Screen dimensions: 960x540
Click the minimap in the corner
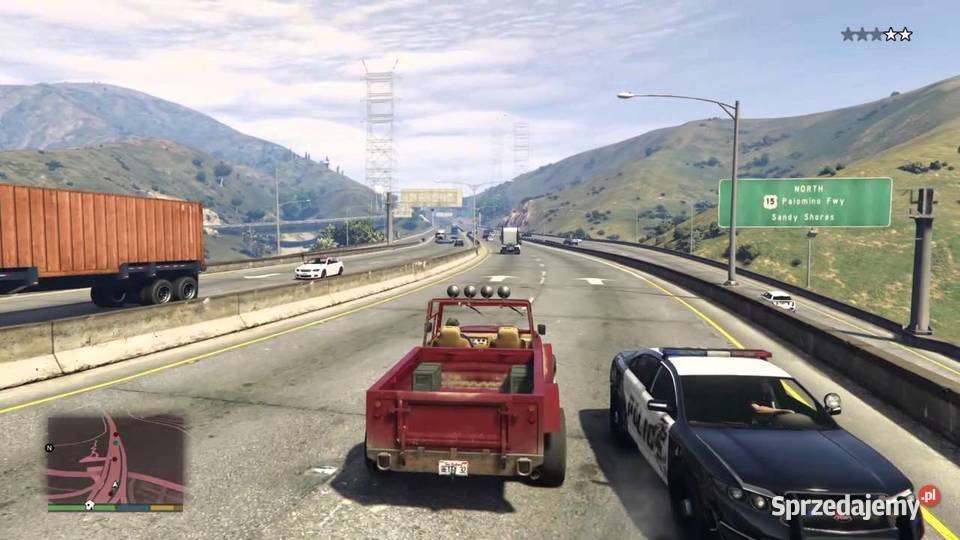[115, 459]
